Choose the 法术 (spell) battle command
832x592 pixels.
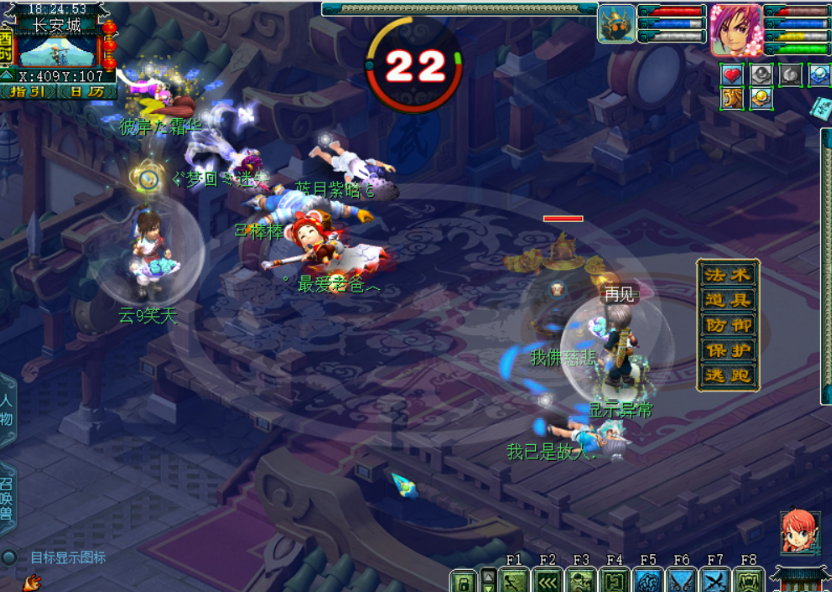click(x=727, y=274)
